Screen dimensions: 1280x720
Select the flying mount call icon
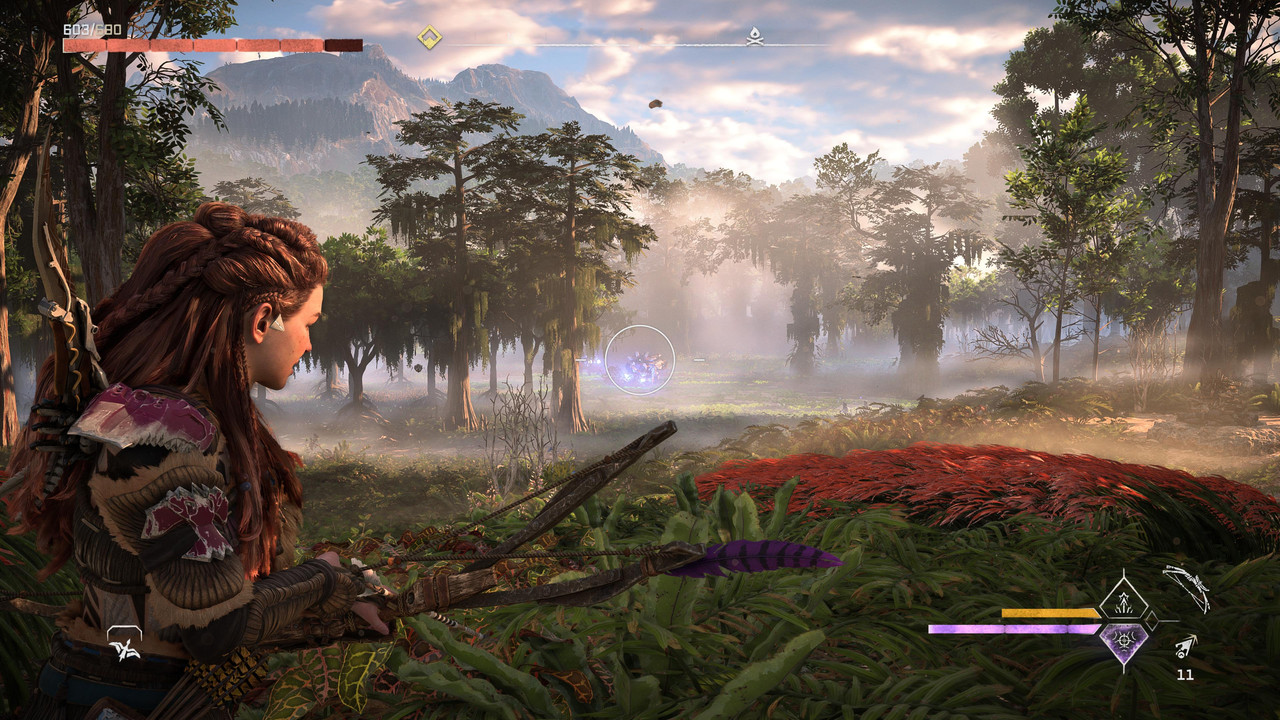click(124, 643)
